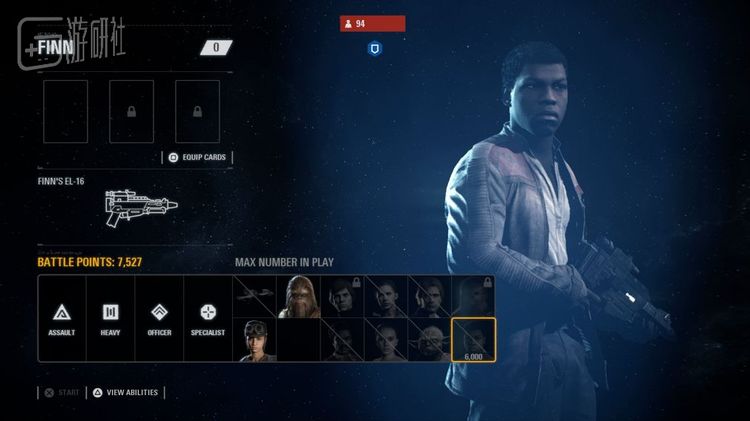Choose the Chewbacca hero portrait
Viewport: 750px width, 421px height.
[x=298, y=297]
